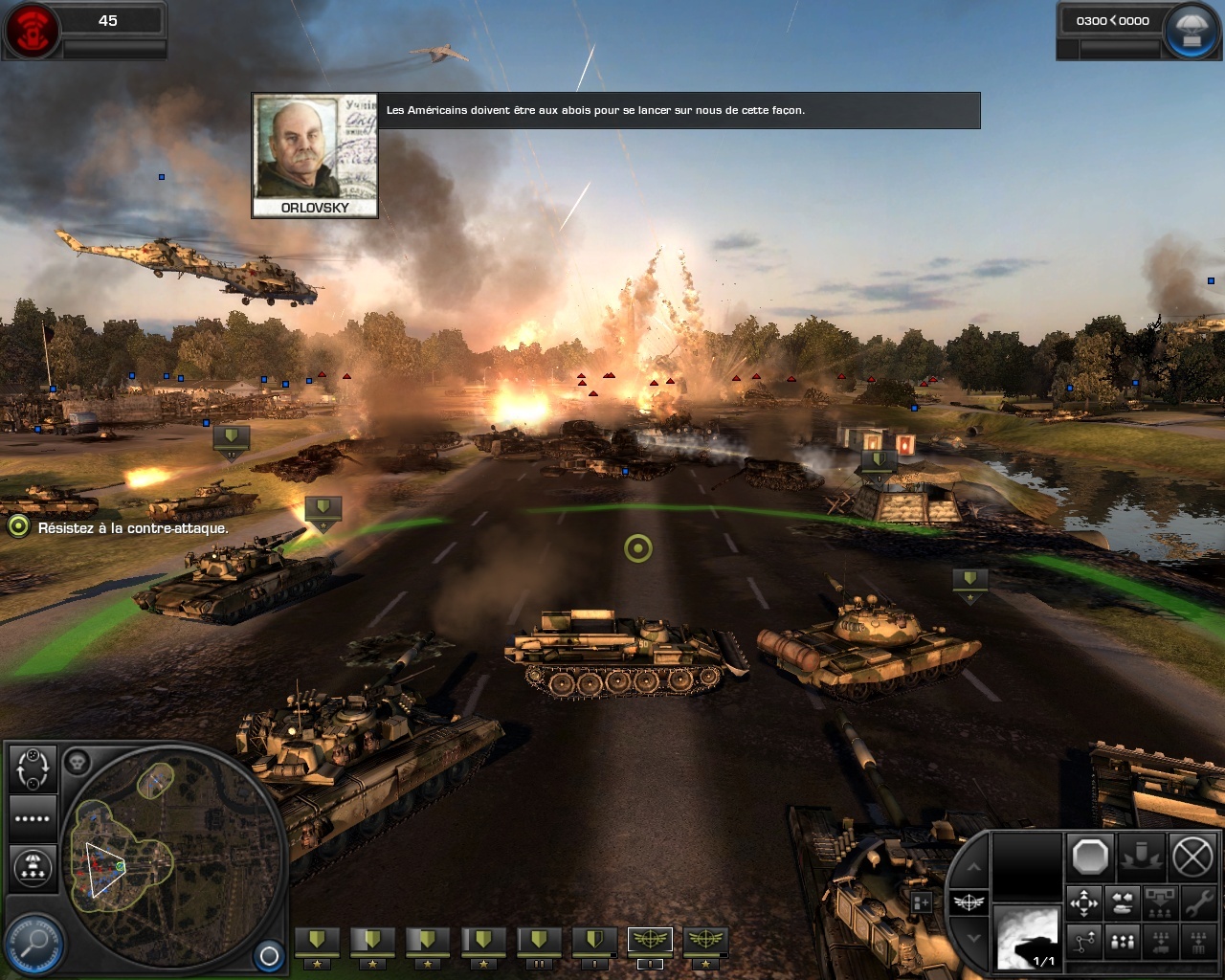Click the rotating arrows camera button

33,768
